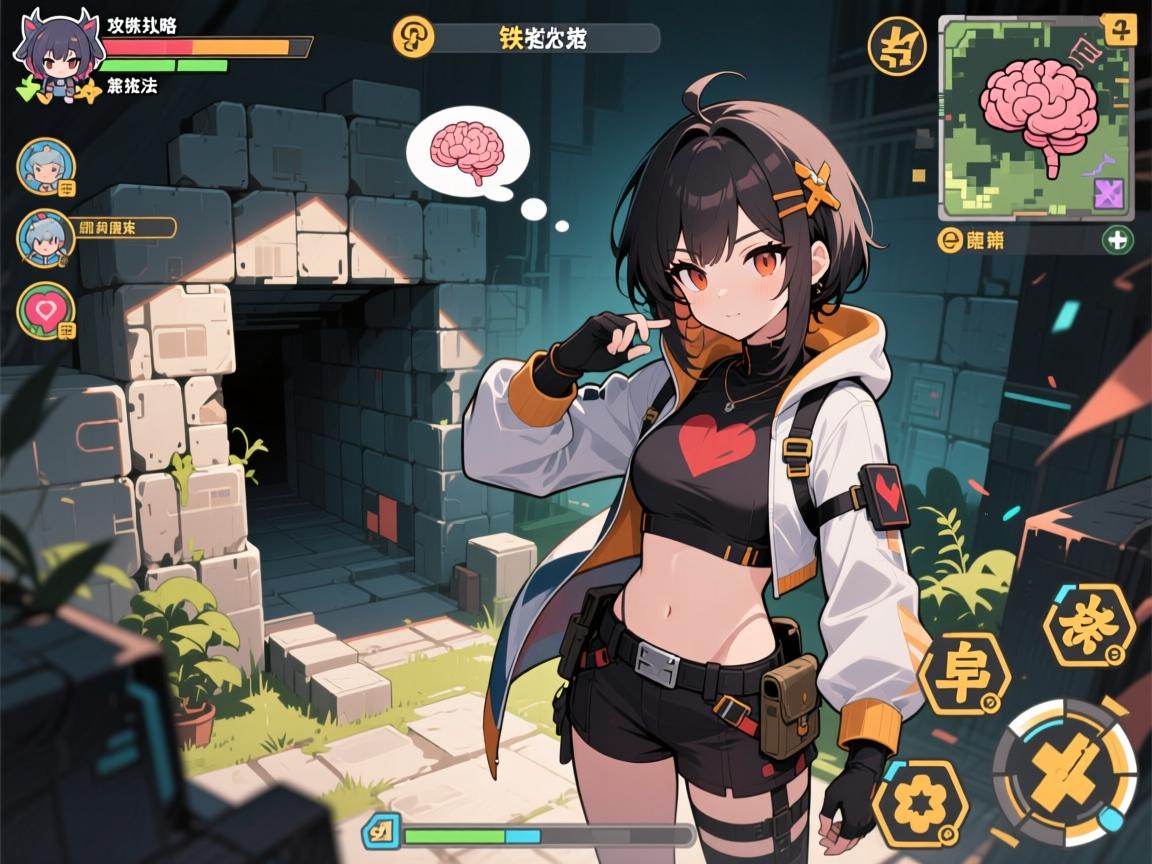Tap the pink heart circle icon
Screen dimensions: 1152x864
45,310
